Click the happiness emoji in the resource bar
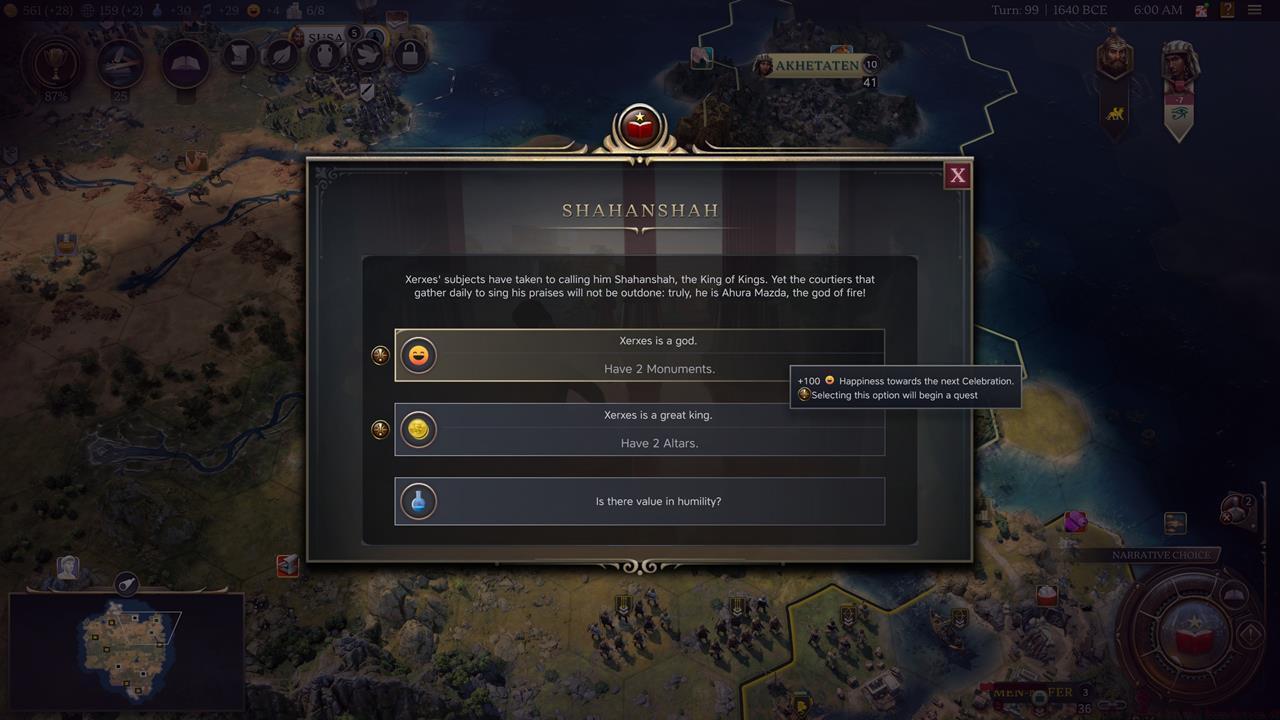The height and width of the screenshot is (720, 1280). pyautogui.click(x=252, y=11)
